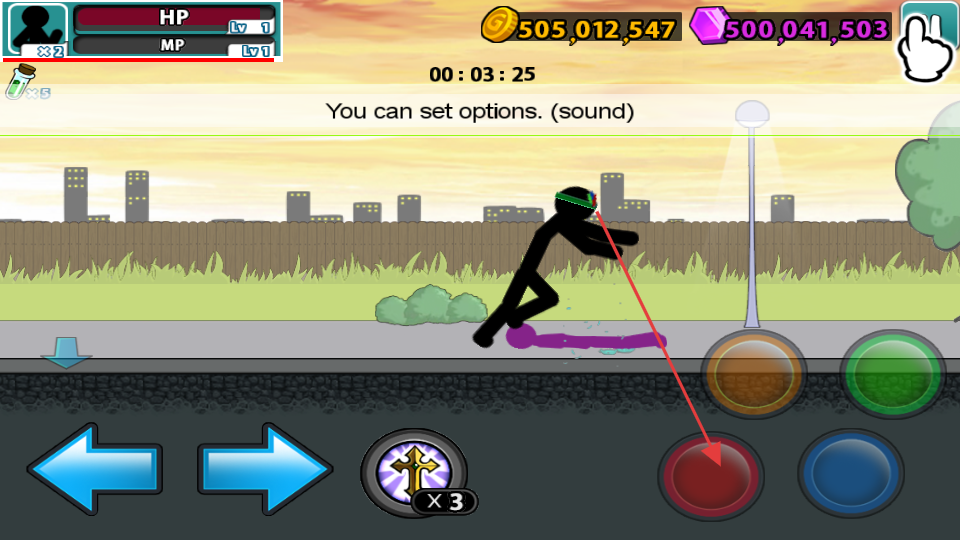960x540 pixels.
Task: Tap the blue action button
Action: (x=850, y=475)
